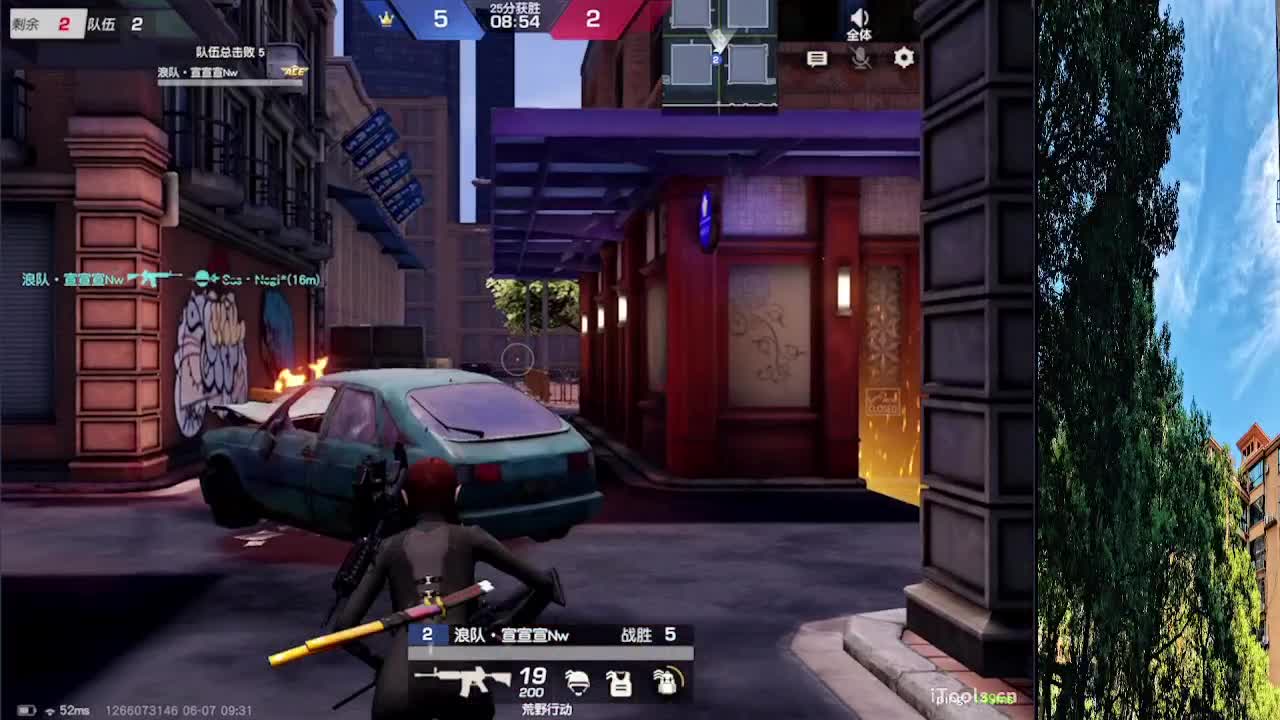Select the armor vest icon
This screenshot has height=720, width=1280.
(620, 684)
